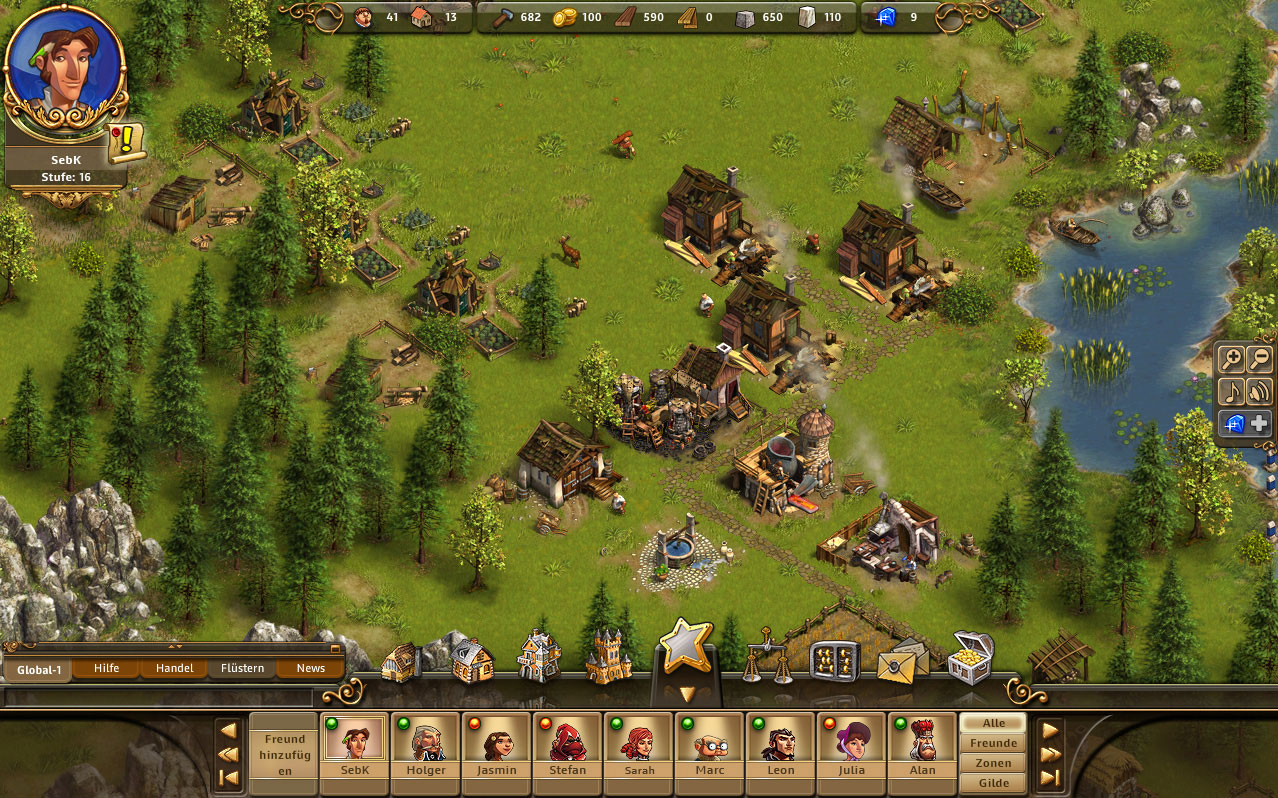Switch to the Hilfe chat tab
The image size is (1278, 798).
[106, 668]
